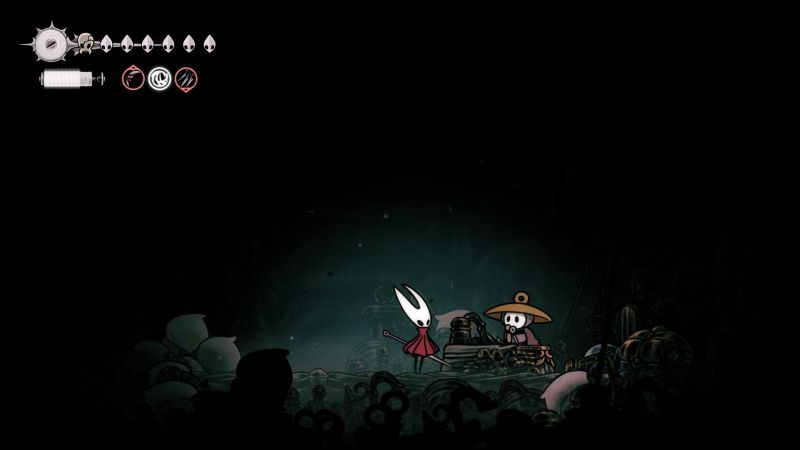Screen dimensions: 800x450
Task: Choose the needle darts tool icon
Action: click(x=185, y=78)
